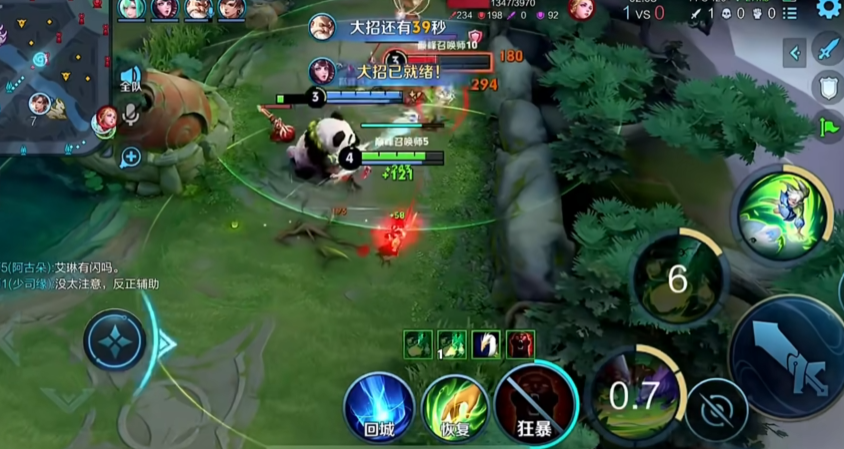Tap the skill showing 6 cooldown

click(x=678, y=278)
